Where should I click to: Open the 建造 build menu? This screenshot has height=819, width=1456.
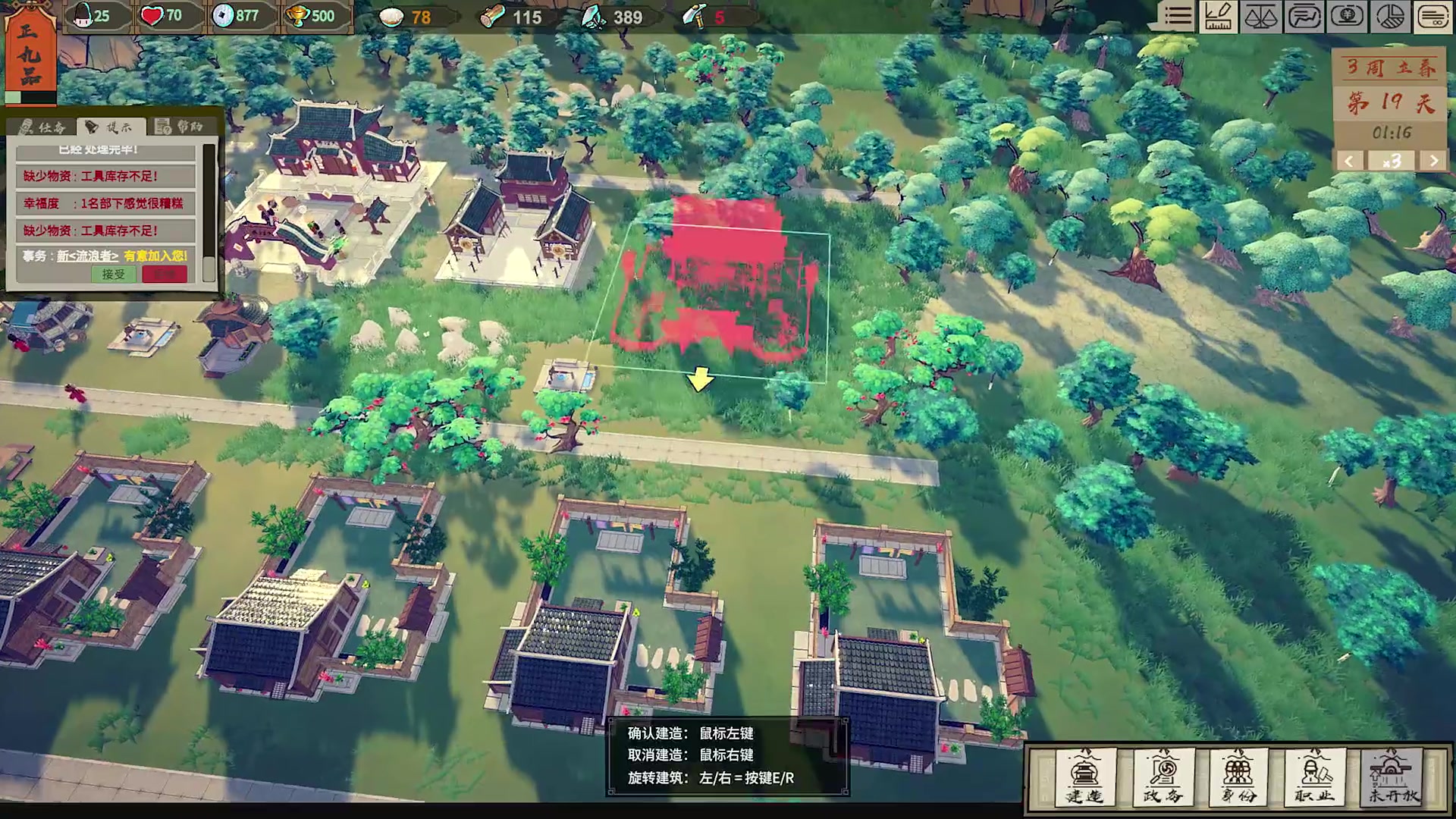tap(1085, 777)
